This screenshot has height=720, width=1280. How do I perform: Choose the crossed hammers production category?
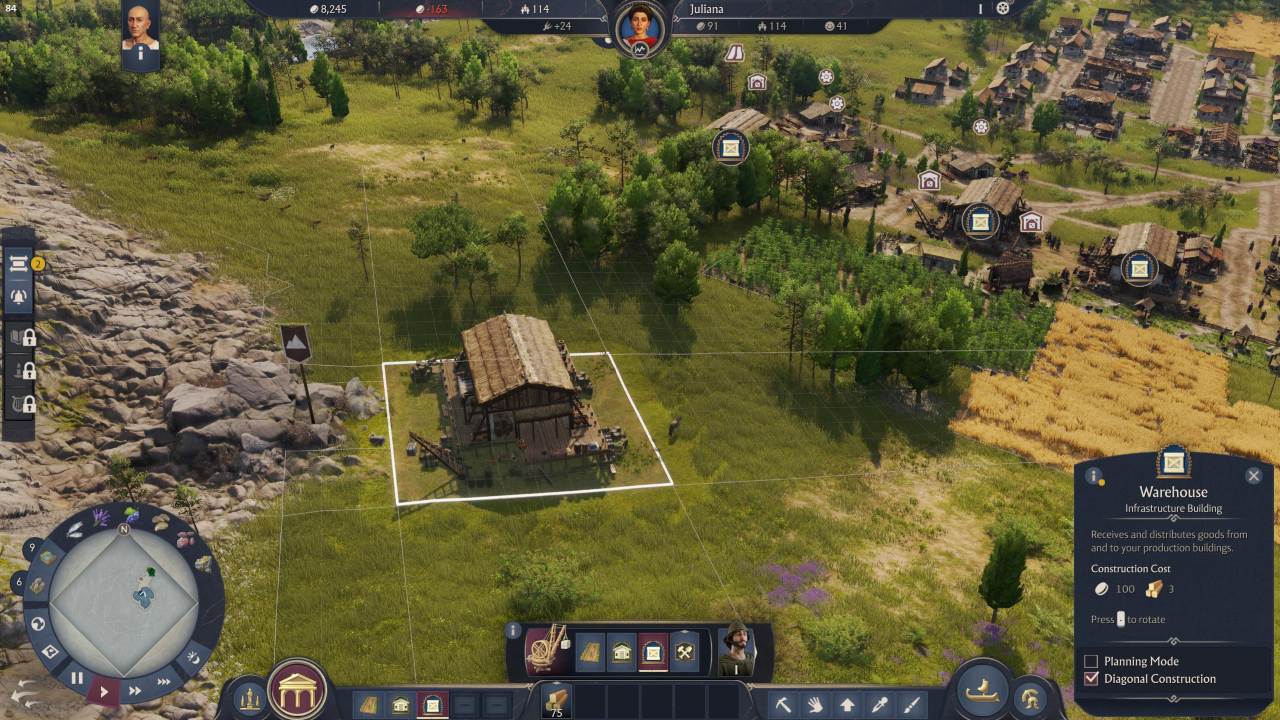point(685,652)
